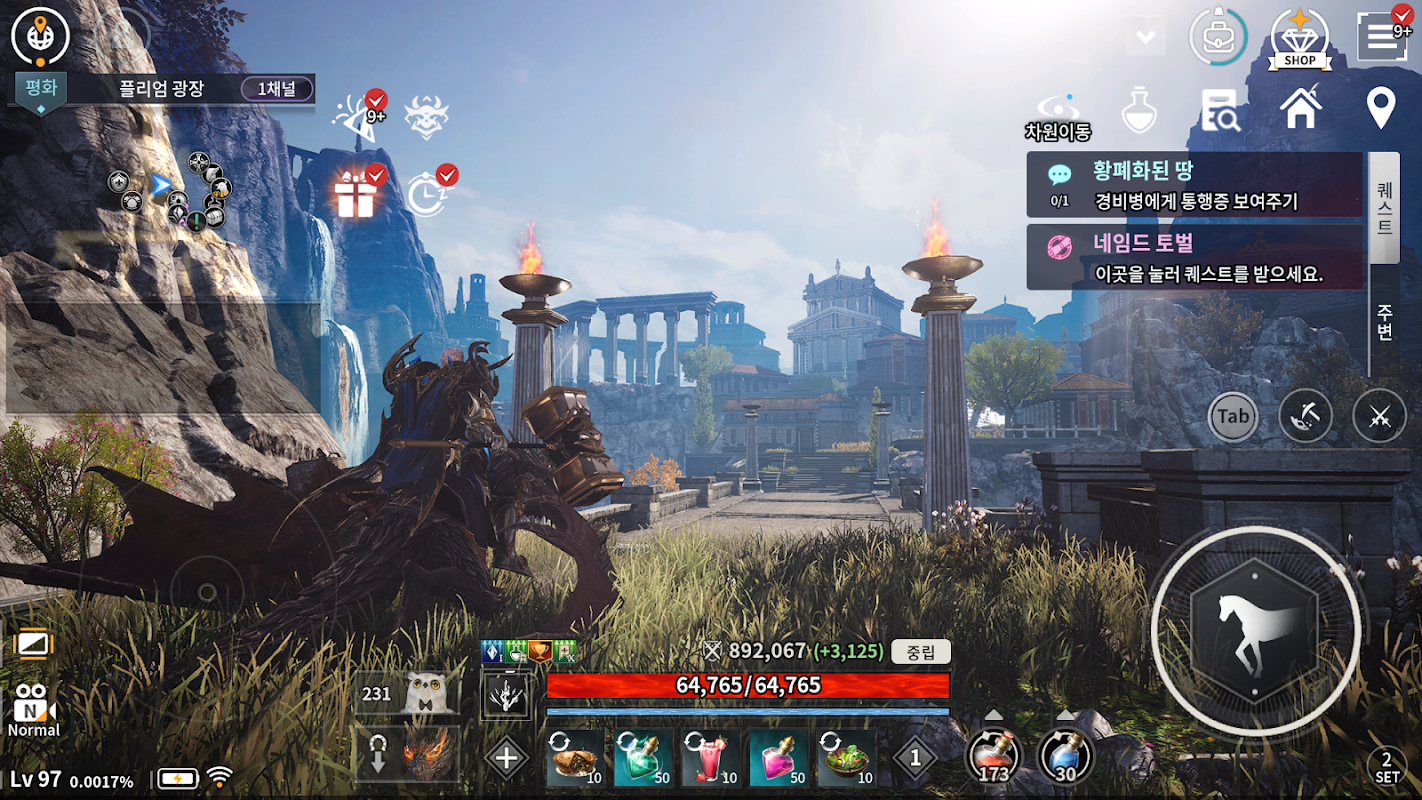This screenshot has width=1422, height=800.
Task: Open the SHOP diamond icon
Action: click(x=1299, y=37)
